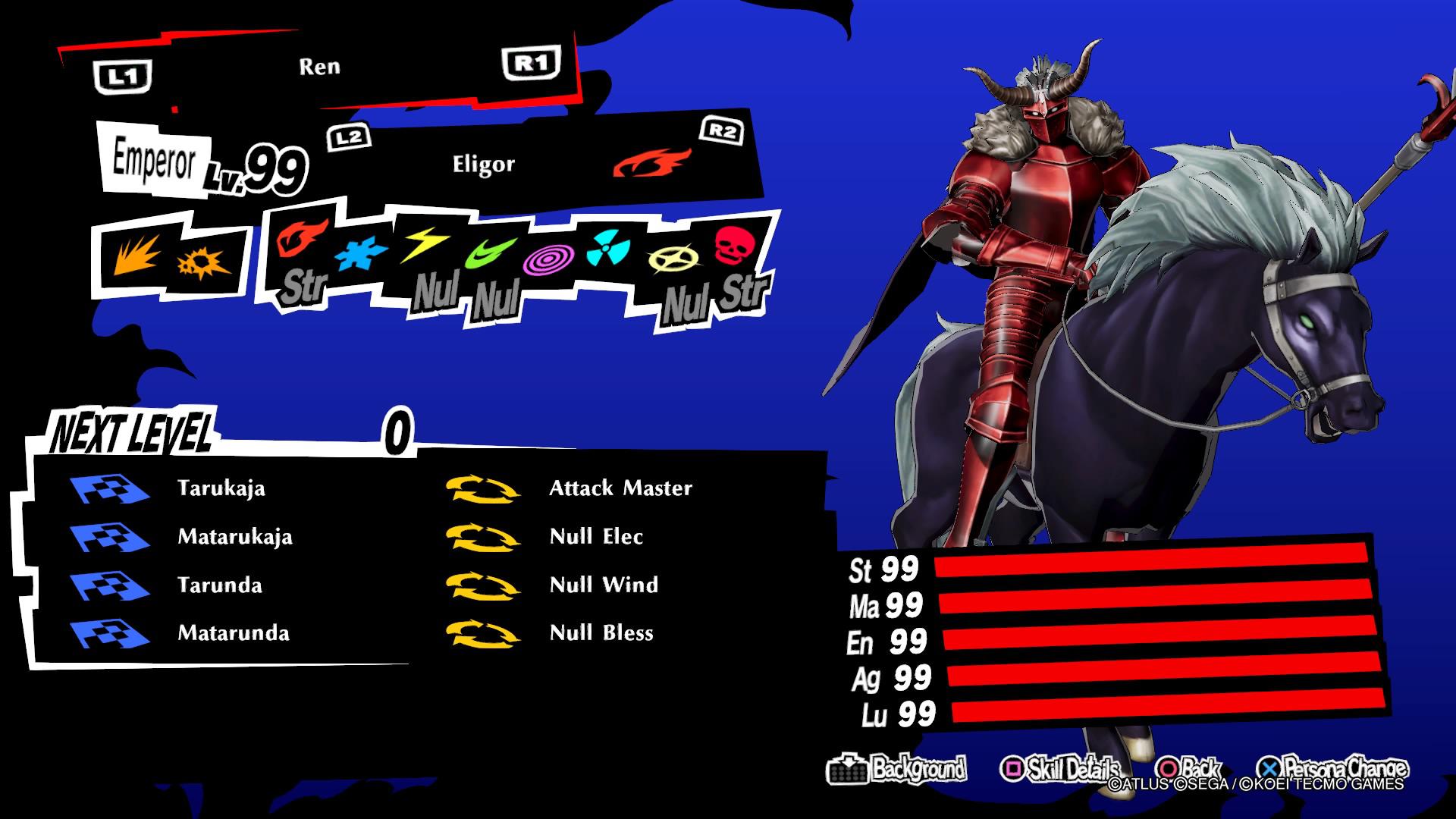Select the Null Wind passive skill
Viewport: 1456px width, 819px height.
[x=604, y=585]
